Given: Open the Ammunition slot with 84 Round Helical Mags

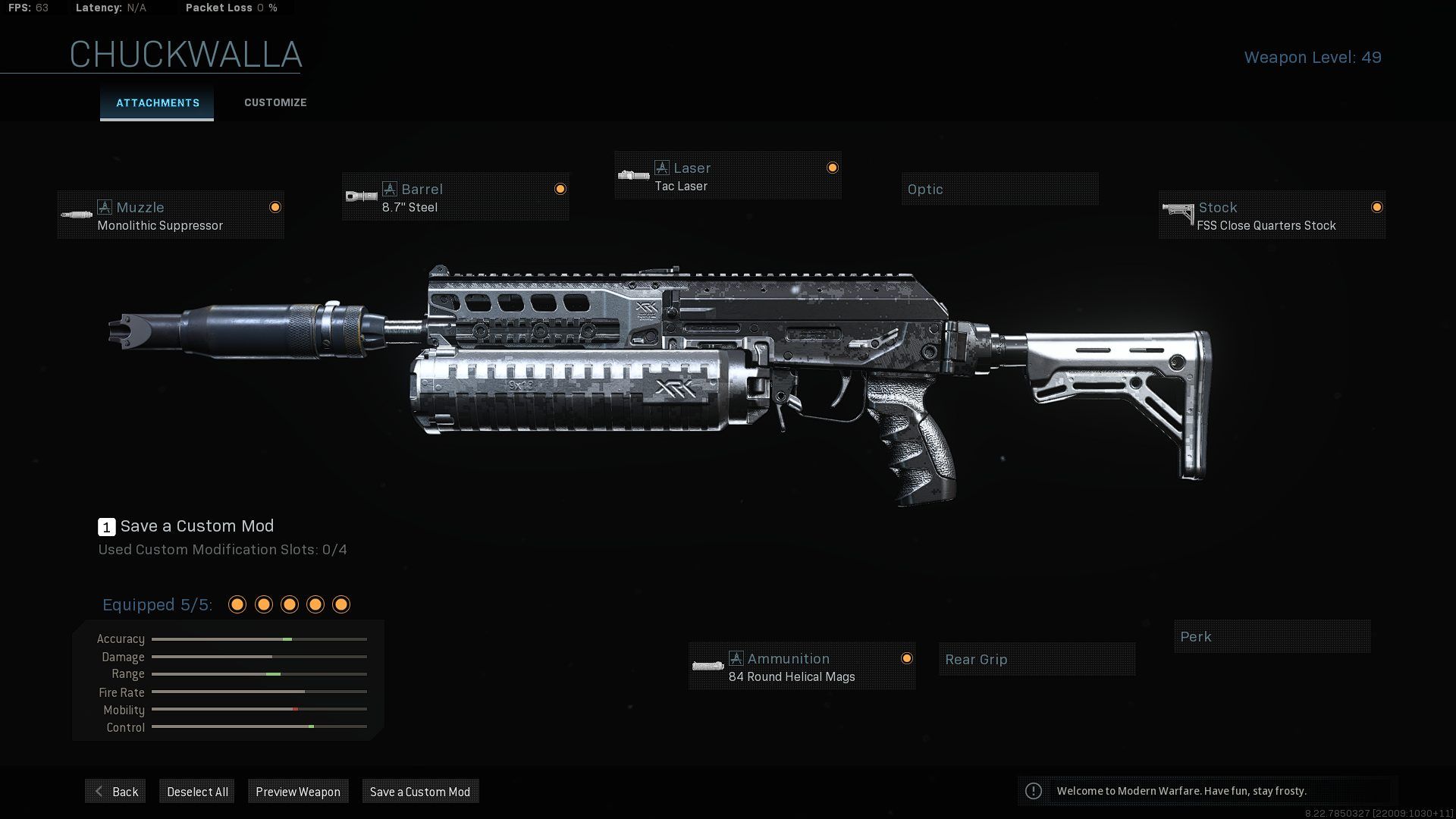Looking at the screenshot, I should coord(802,667).
